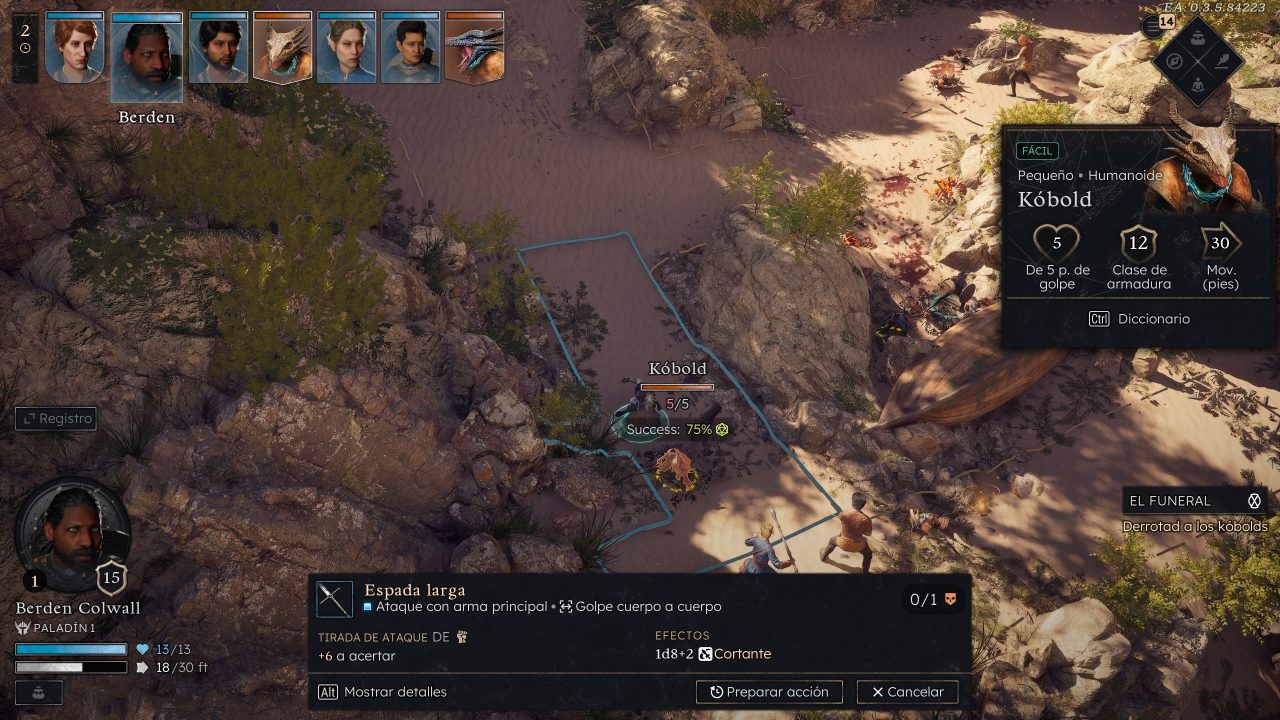Select the bearded dark-haired man's initiative portrait
This screenshot has height=720, width=1280.
[219, 48]
